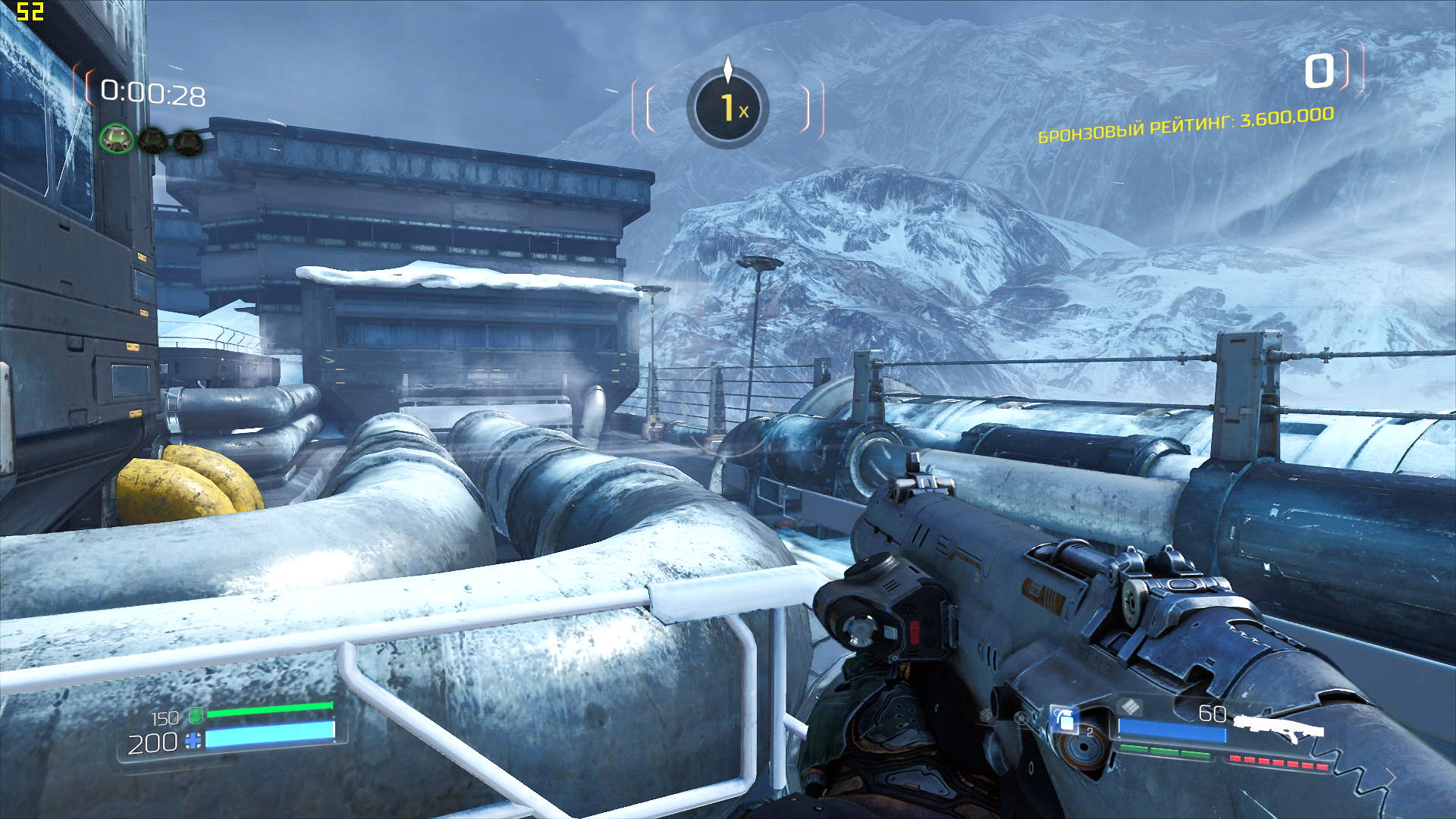1456x819 pixels.
Task: Click the 1x score multiplier medallion
Action: (x=728, y=108)
